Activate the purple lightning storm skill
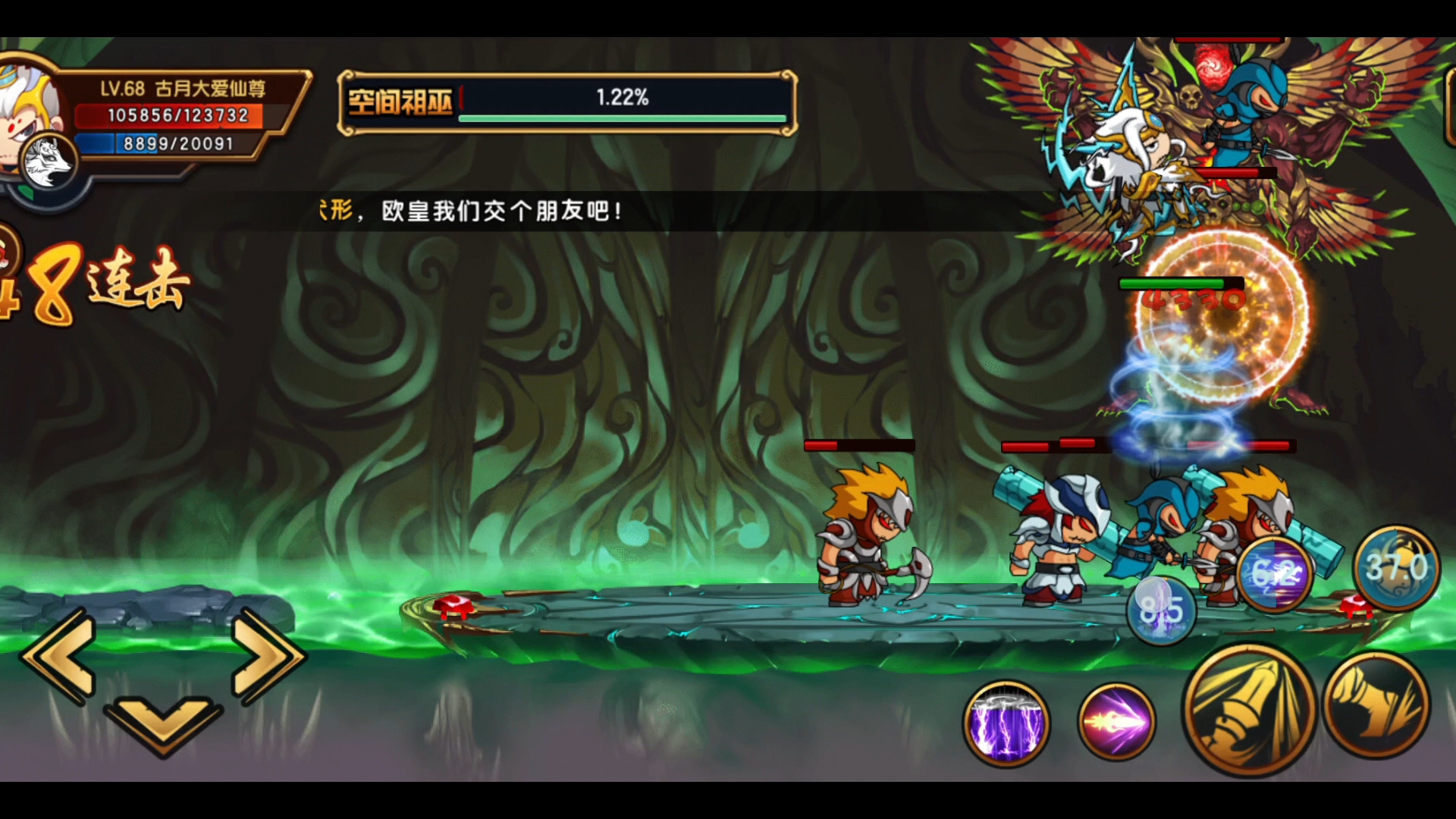The height and width of the screenshot is (819, 1456). click(1006, 723)
